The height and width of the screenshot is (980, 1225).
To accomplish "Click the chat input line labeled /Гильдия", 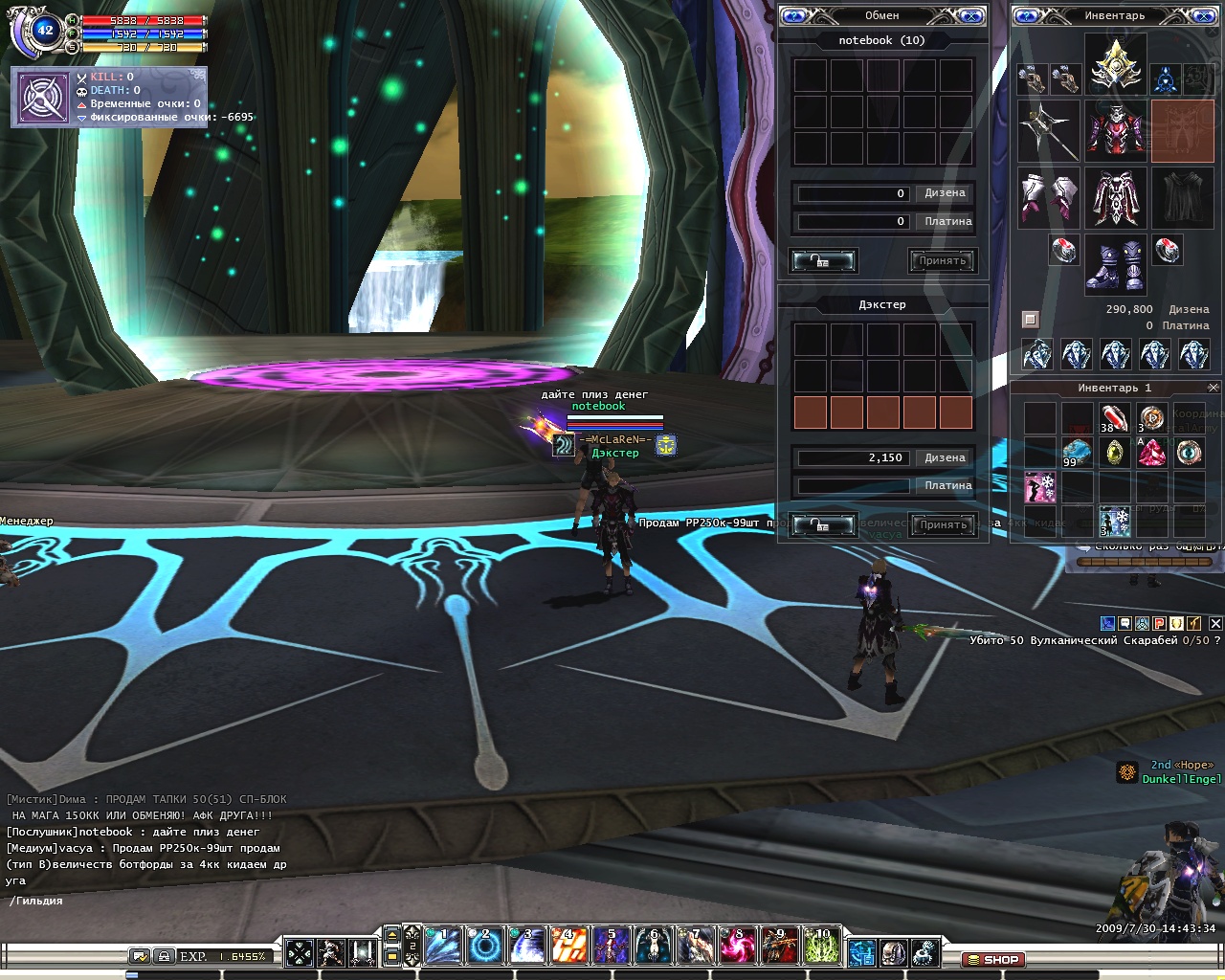I will [x=144, y=901].
